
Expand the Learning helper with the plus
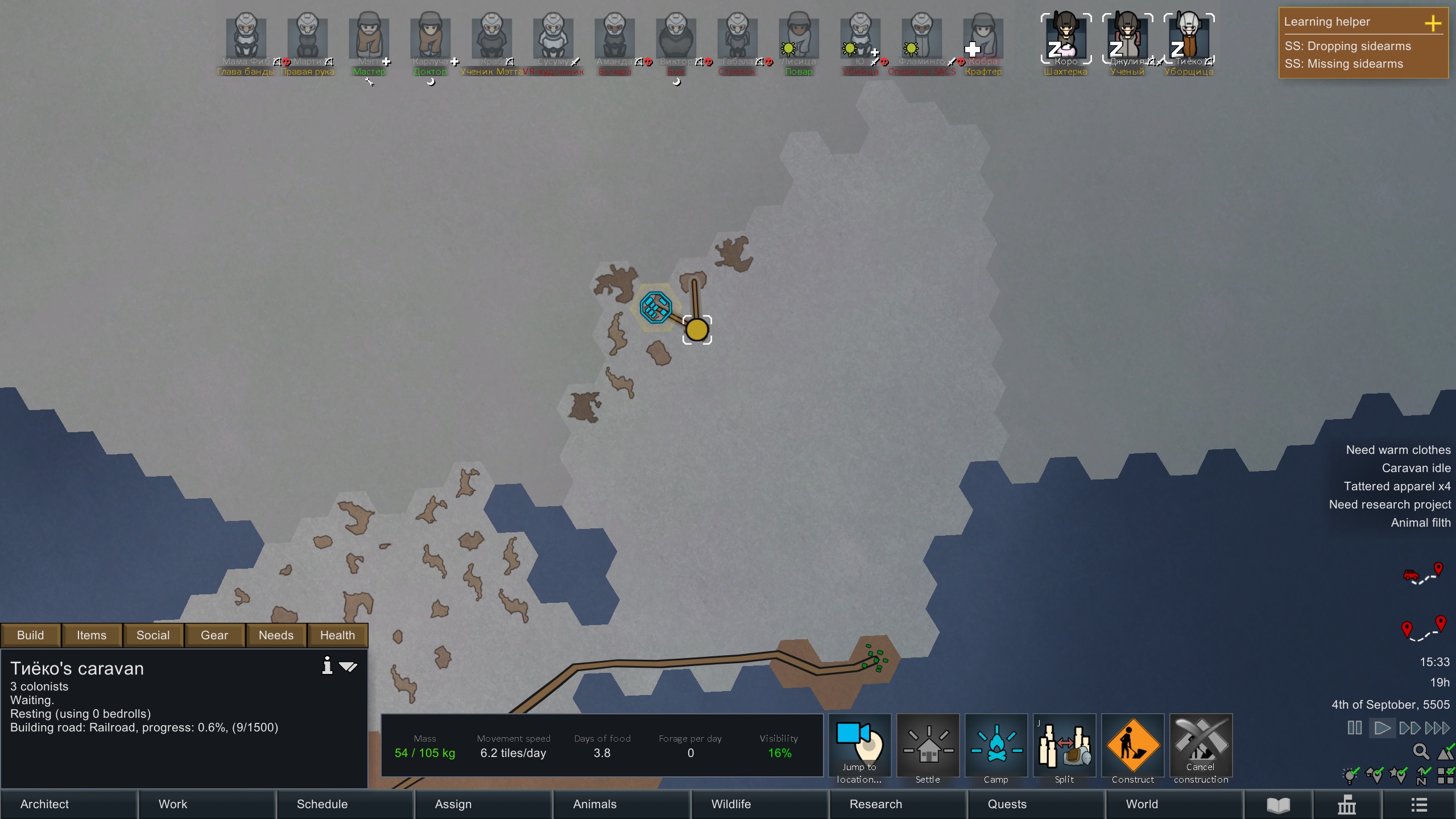(x=1433, y=23)
